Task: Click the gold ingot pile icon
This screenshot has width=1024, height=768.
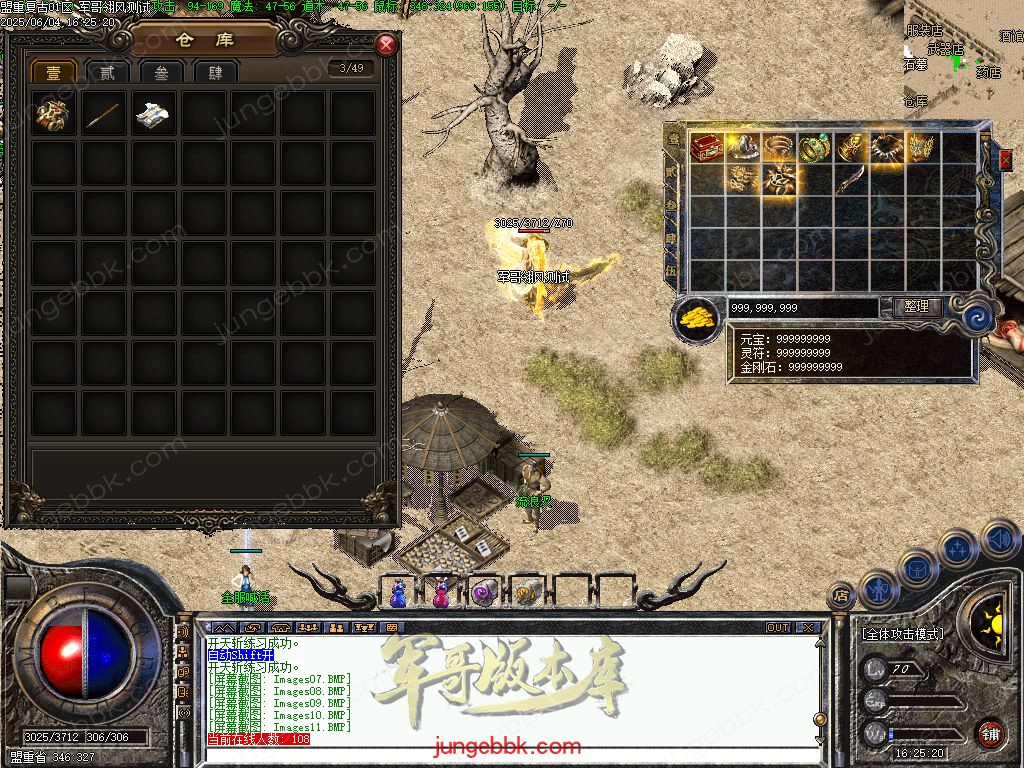Action: [697, 318]
